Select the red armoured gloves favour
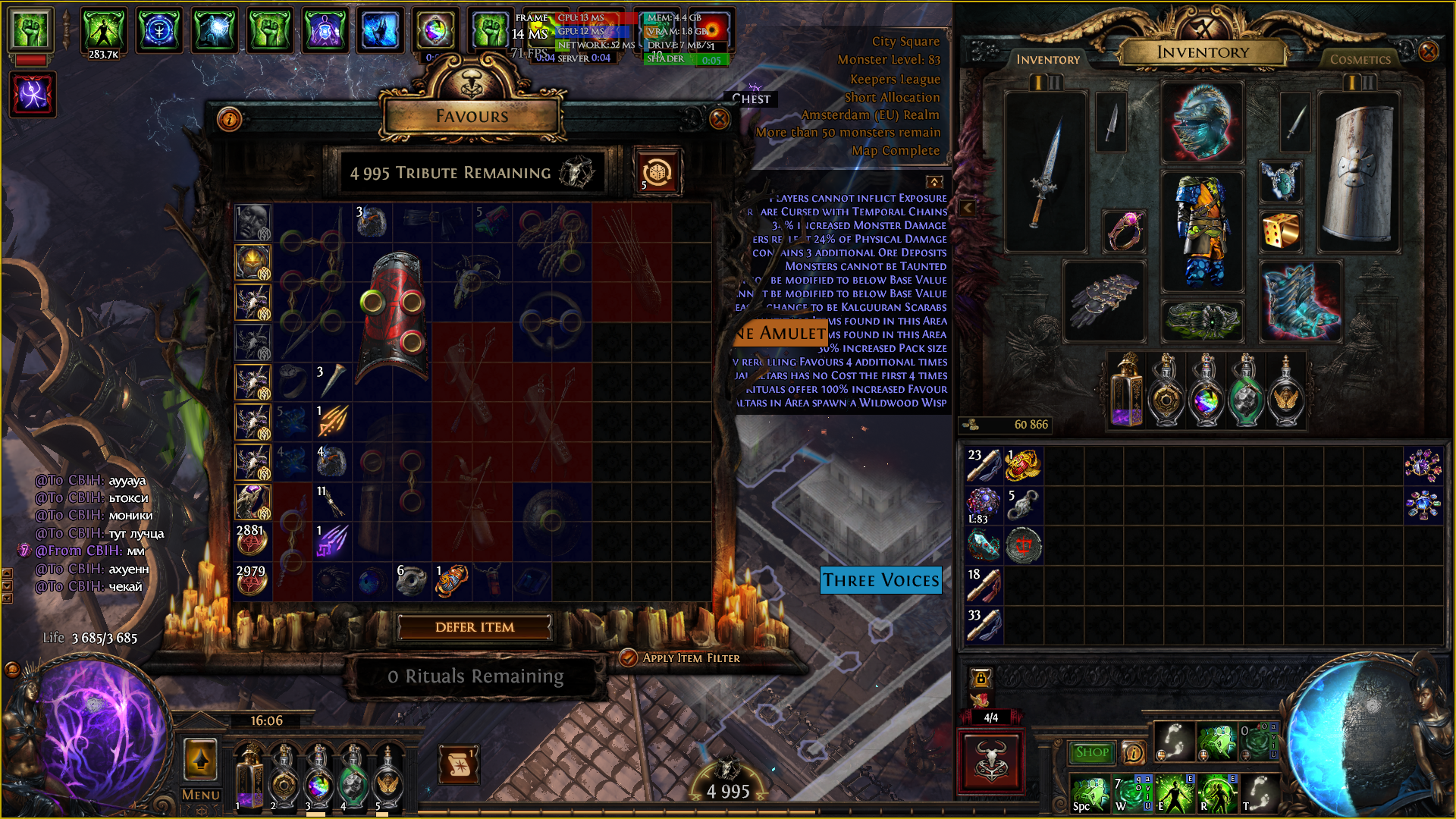Viewport: 1456px width, 819px height. [392, 315]
